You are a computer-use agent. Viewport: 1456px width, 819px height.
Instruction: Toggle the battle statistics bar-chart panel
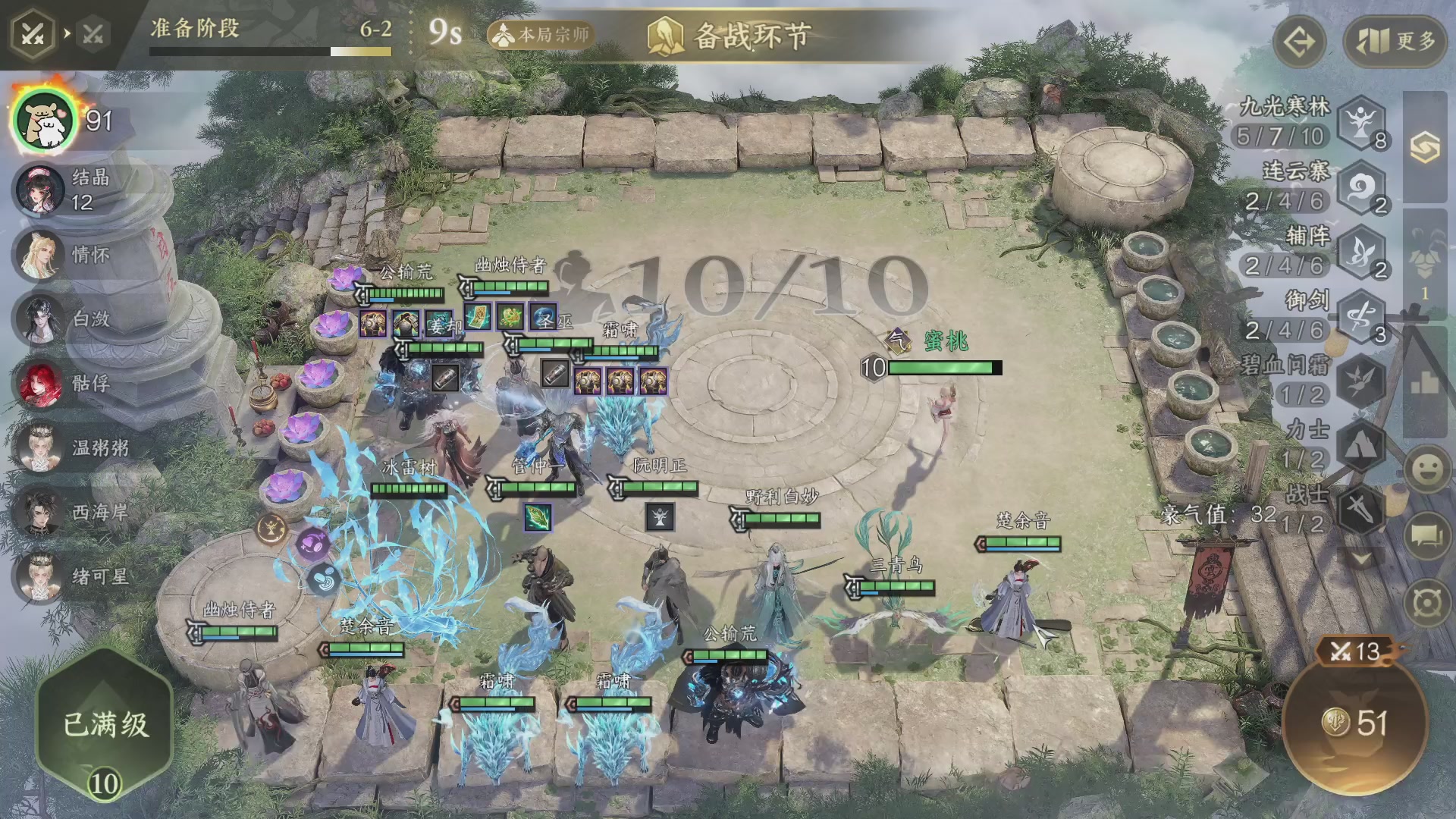(x=1423, y=383)
